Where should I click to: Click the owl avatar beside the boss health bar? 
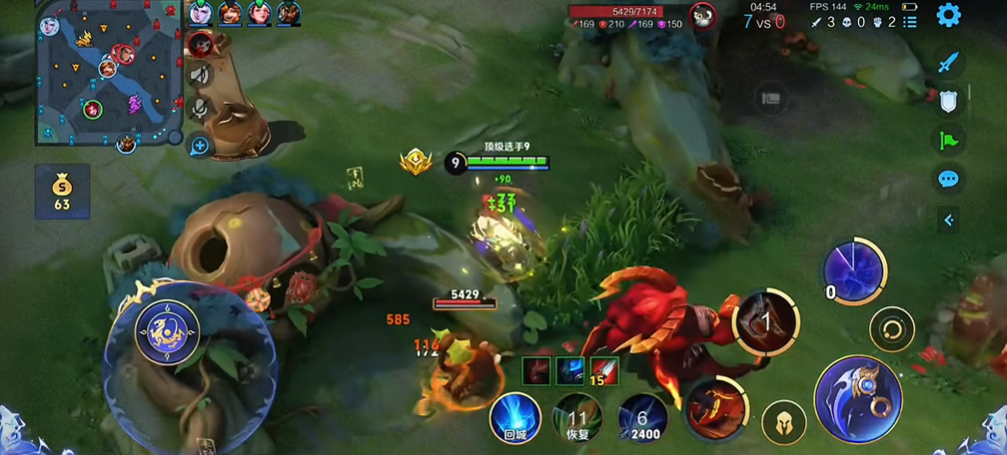(703, 15)
